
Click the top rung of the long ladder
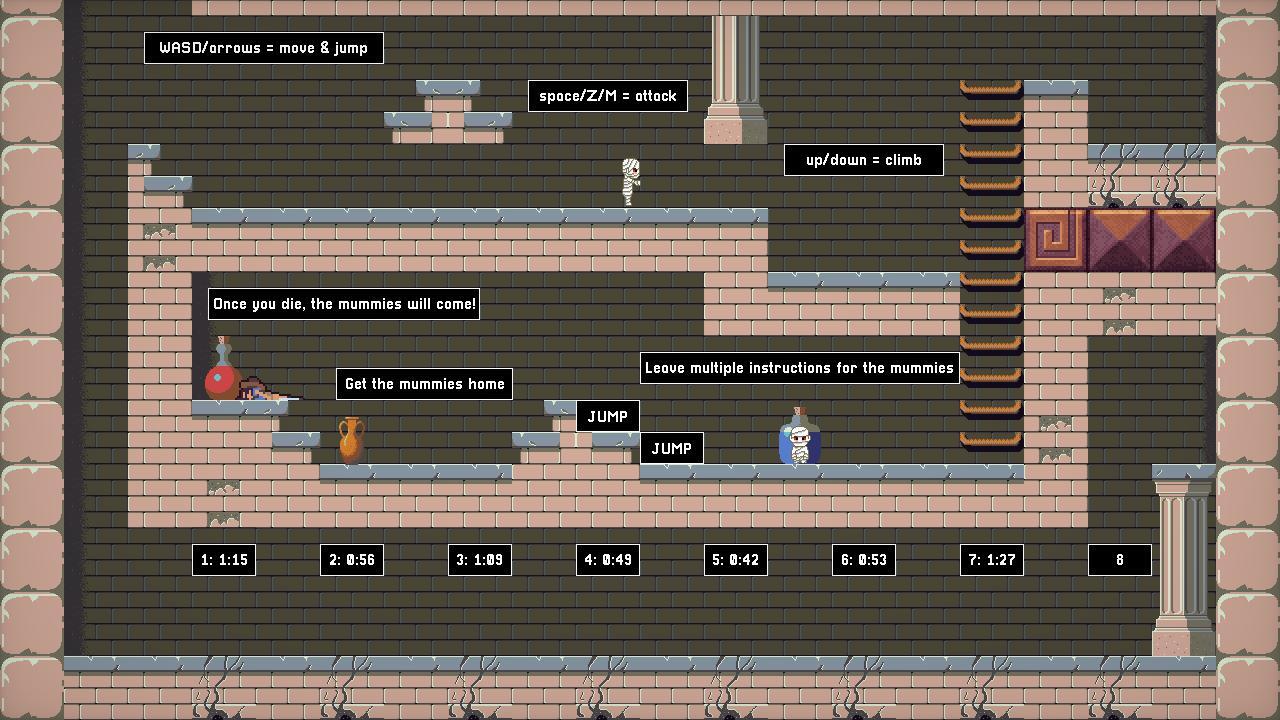click(990, 88)
